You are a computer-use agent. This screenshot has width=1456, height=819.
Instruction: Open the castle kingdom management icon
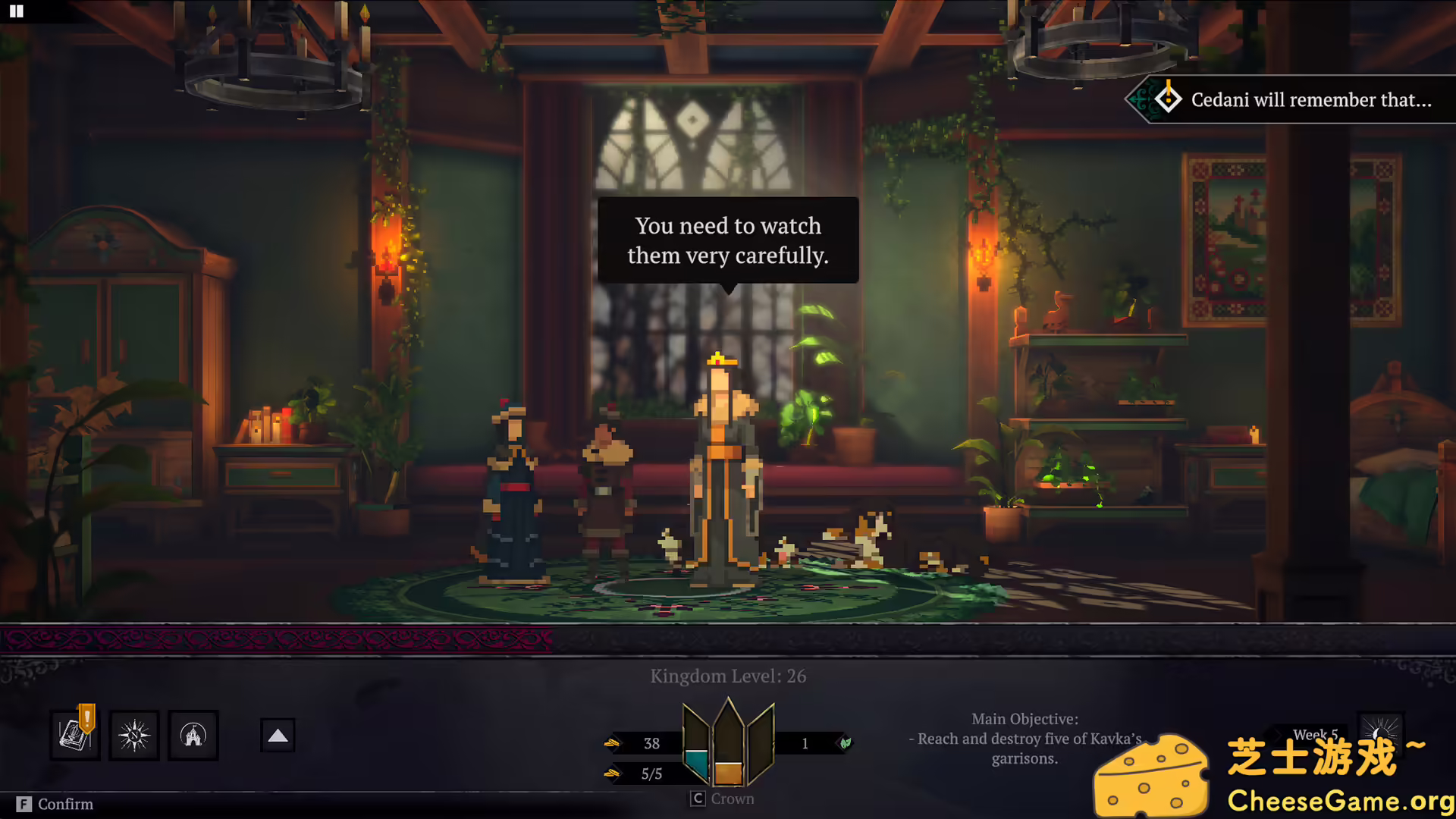click(x=193, y=735)
